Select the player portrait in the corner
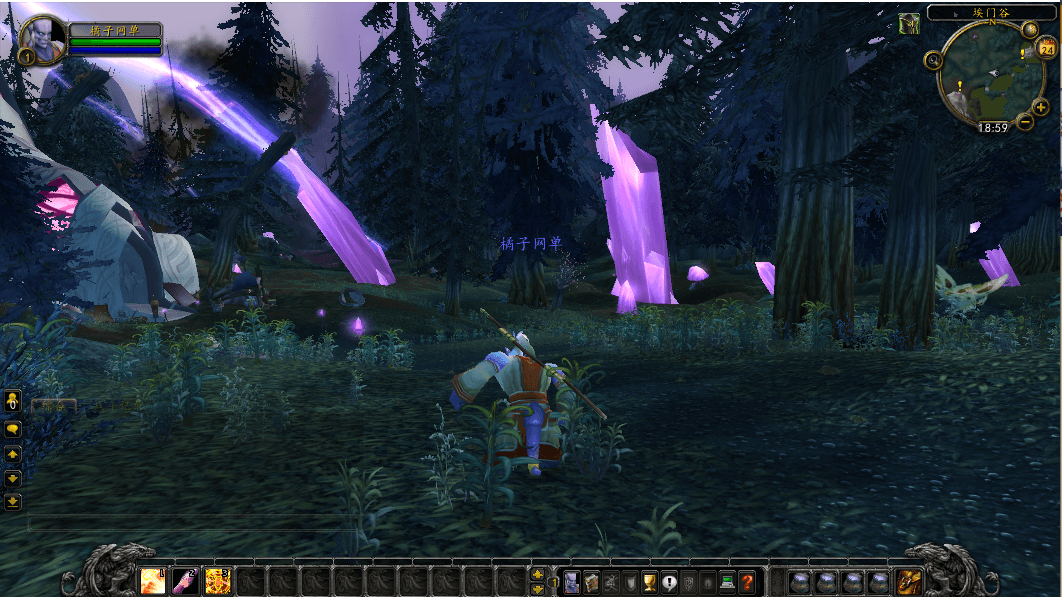Screen dimensions: 1062x597 [x=42, y=39]
